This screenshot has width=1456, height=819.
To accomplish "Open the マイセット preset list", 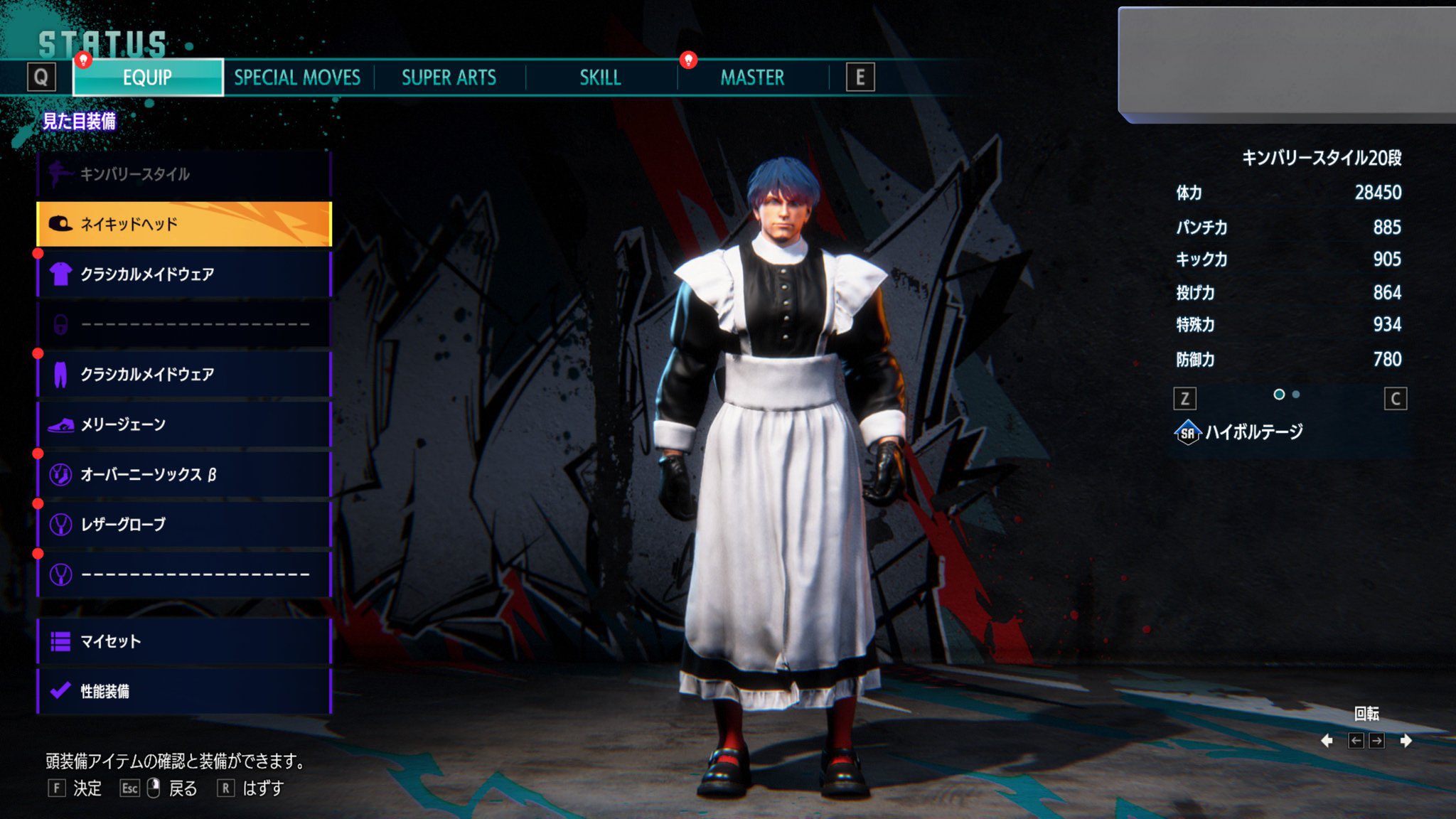I will pyautogui.click(x=183, y=641).
